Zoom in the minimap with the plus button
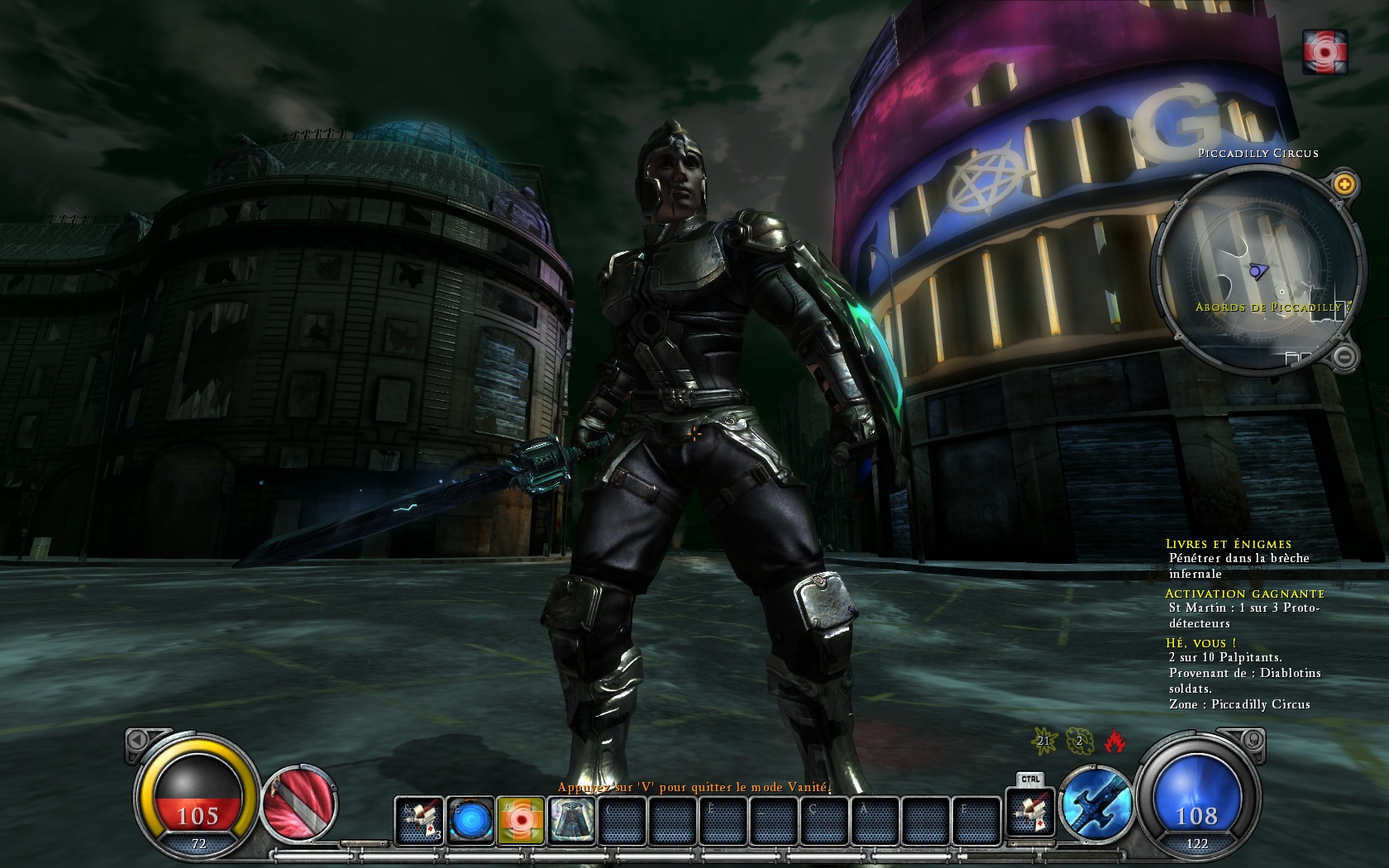This screenshot has width=1389, height=868. pyautogui.click(x=1344, y=184)
